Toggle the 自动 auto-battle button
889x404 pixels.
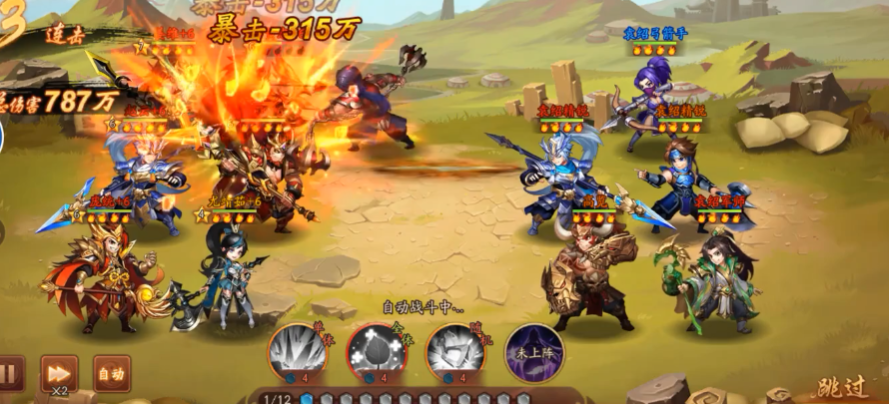111,374
